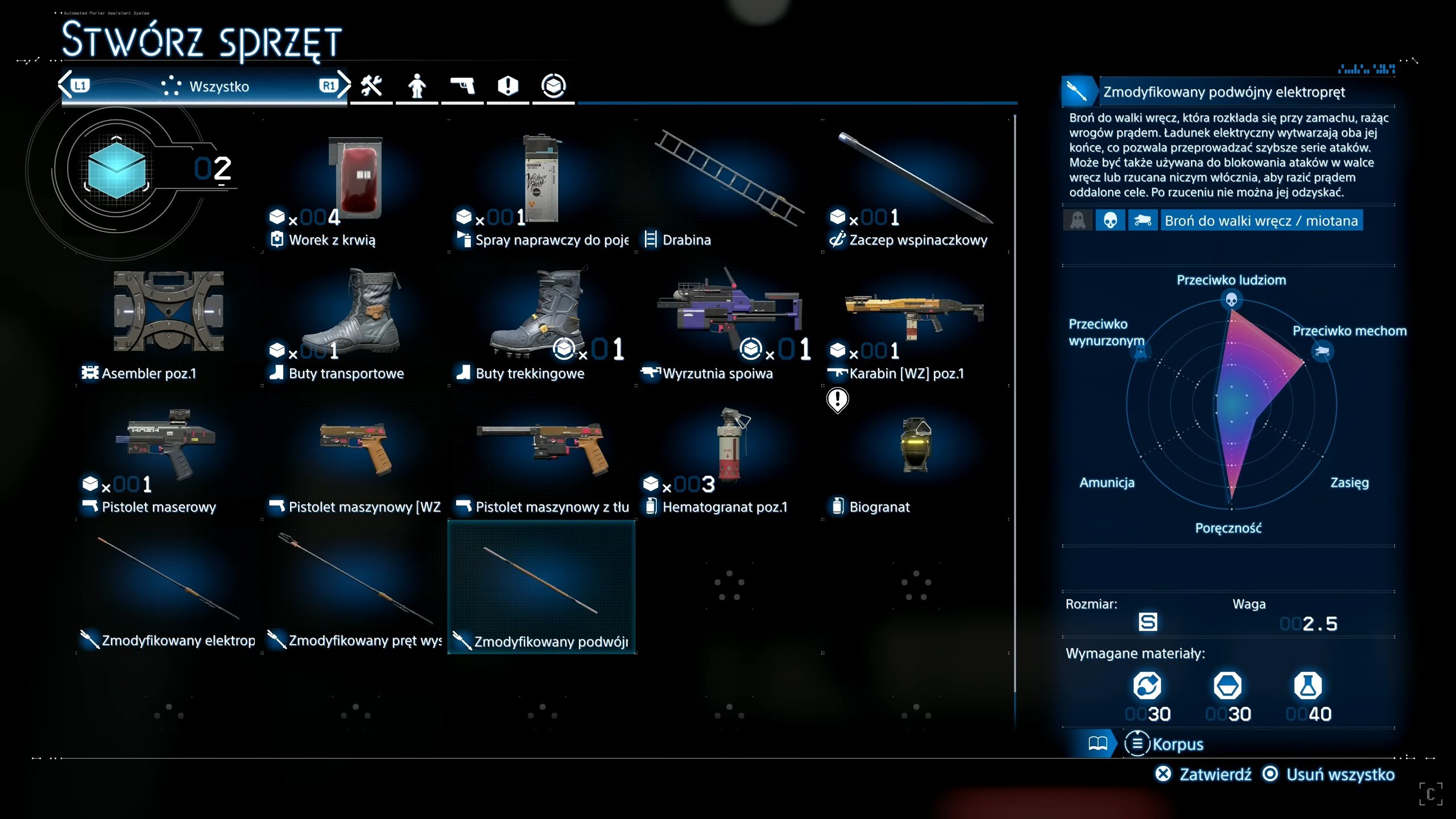This screenshot has width=1456, height=819.
Task: Click the Zatwierdź confirm button
Action: 1203,774
